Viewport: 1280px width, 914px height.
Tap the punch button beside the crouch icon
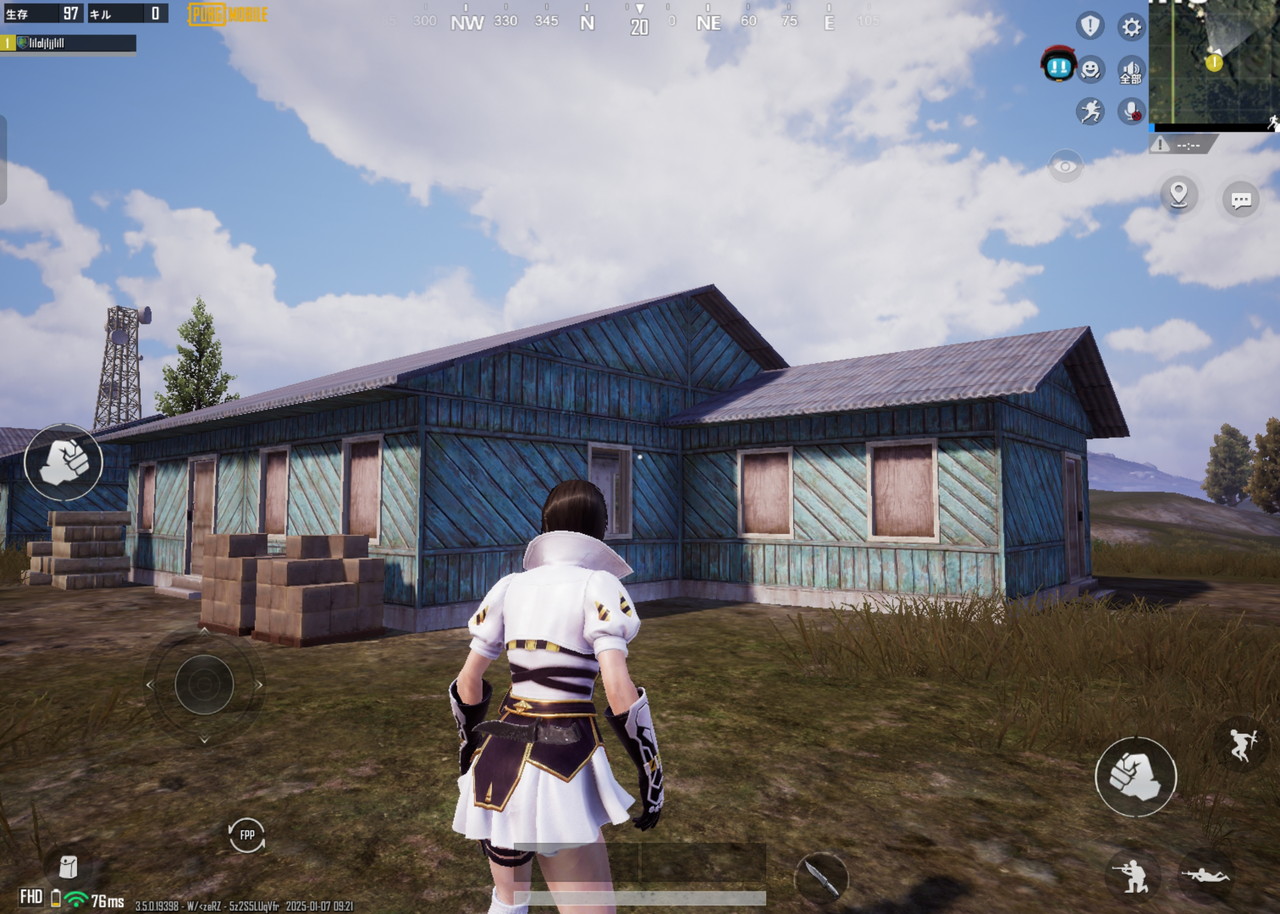pyautogui.click(x=1135, y=777)
